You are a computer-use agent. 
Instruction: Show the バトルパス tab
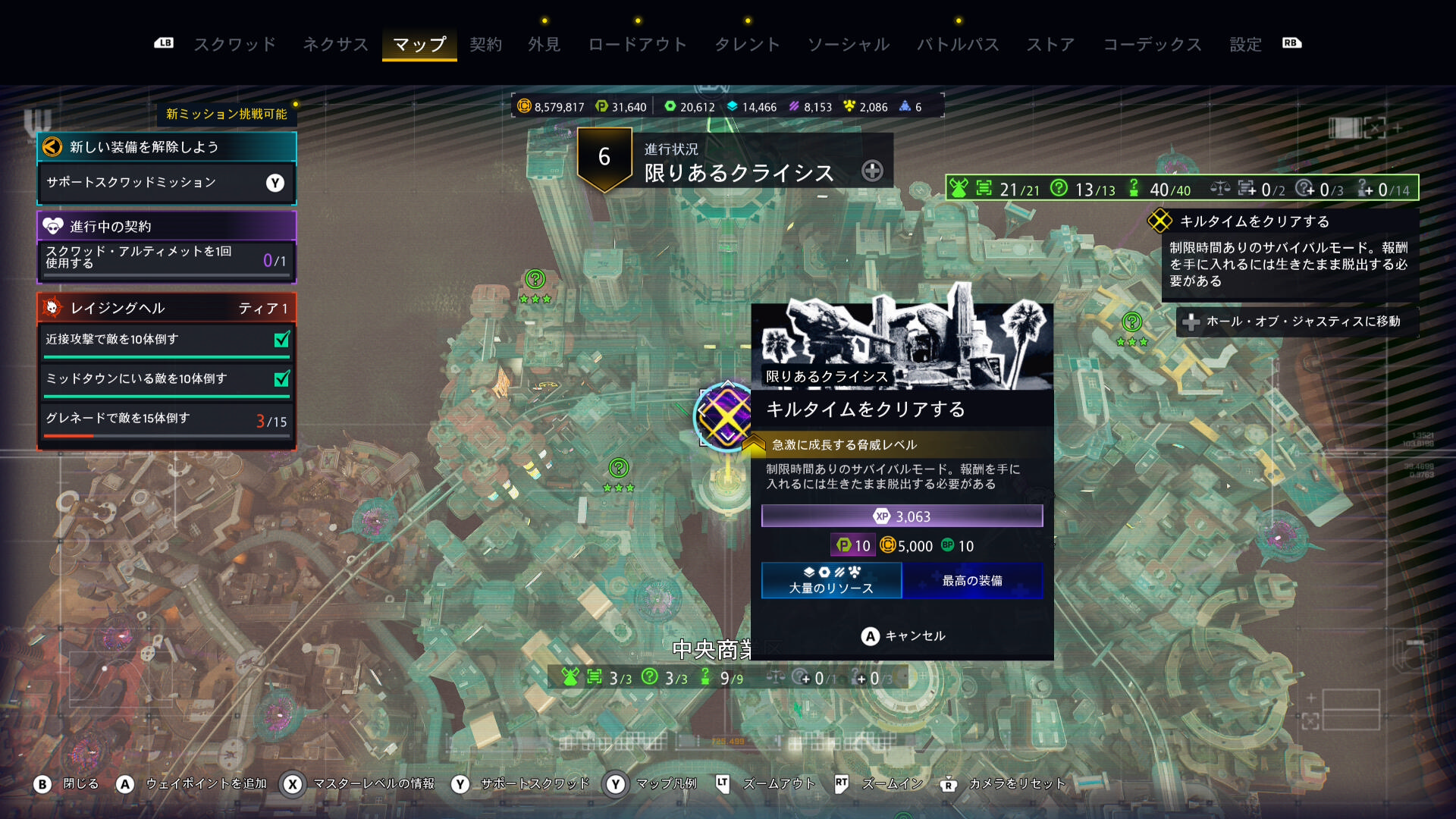pos(958,45)
